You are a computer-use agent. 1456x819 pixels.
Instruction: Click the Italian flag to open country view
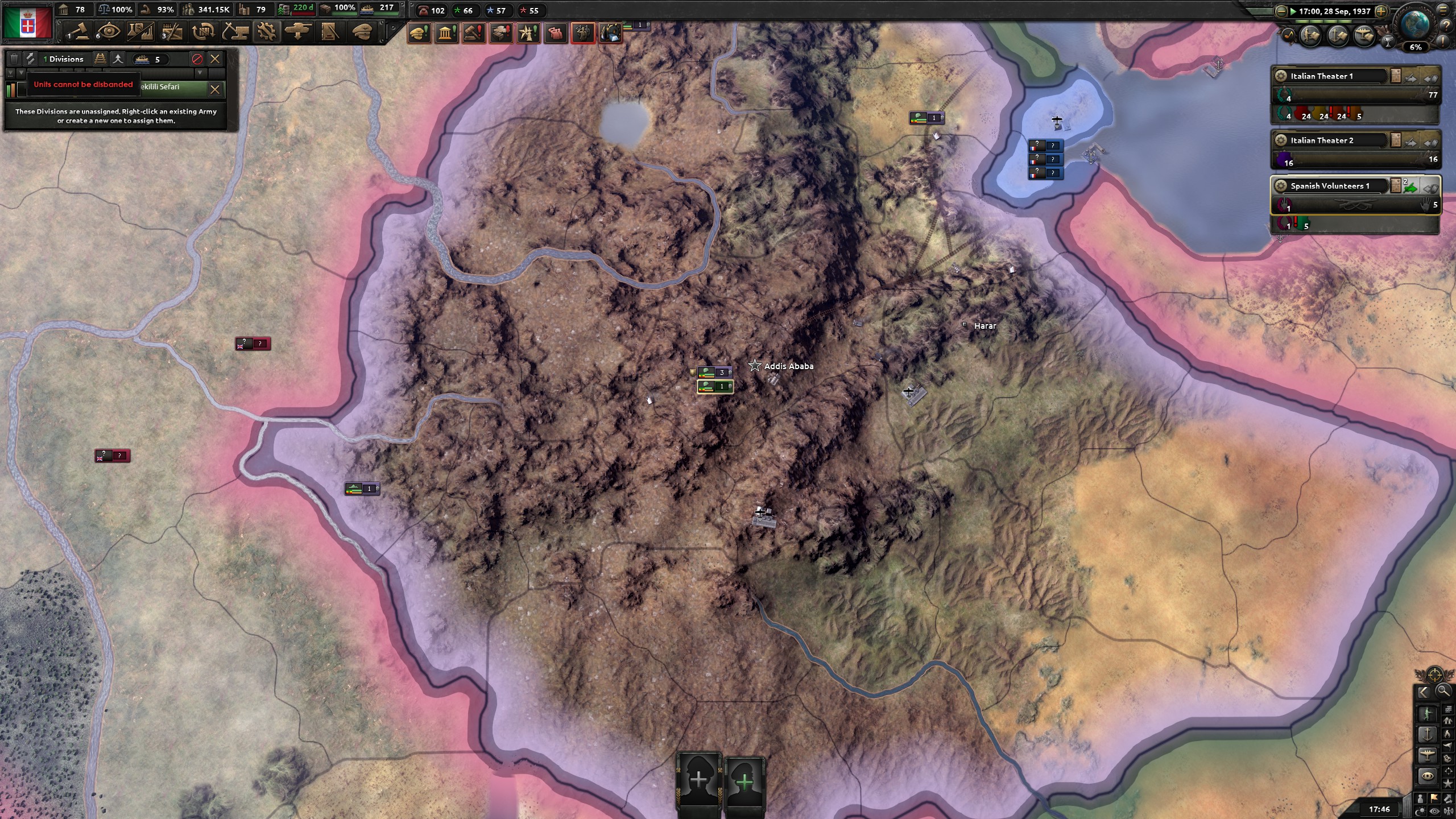[x=28, y=23]
